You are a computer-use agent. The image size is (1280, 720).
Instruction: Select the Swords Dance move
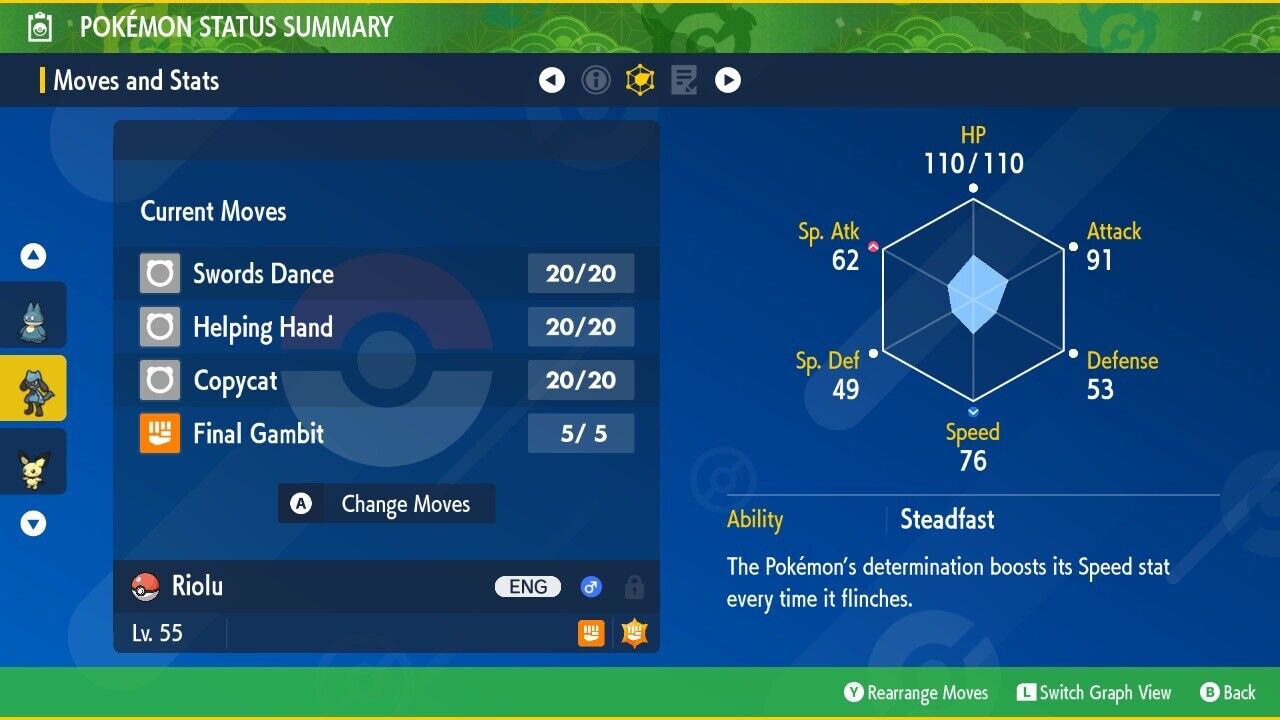coord(385,273)
